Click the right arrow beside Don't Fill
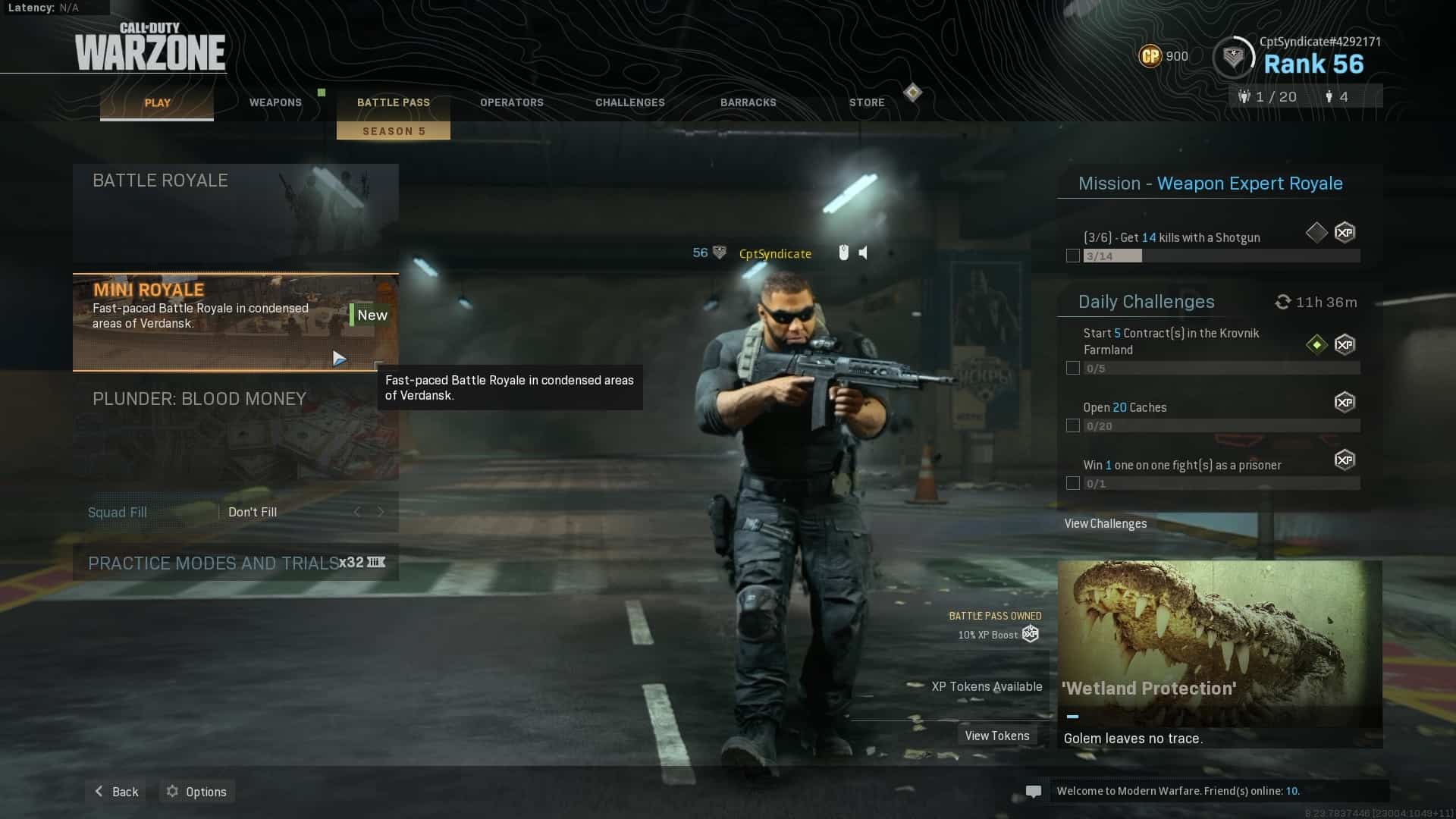 [381, 512]
